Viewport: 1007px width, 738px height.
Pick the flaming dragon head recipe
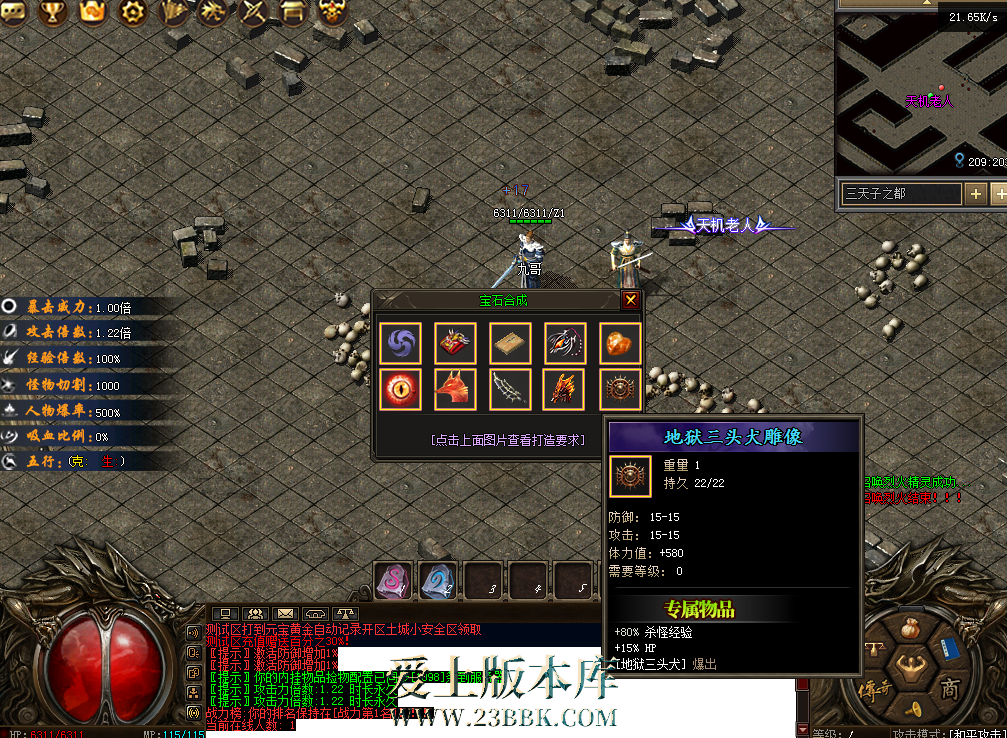tap(565, 389)
